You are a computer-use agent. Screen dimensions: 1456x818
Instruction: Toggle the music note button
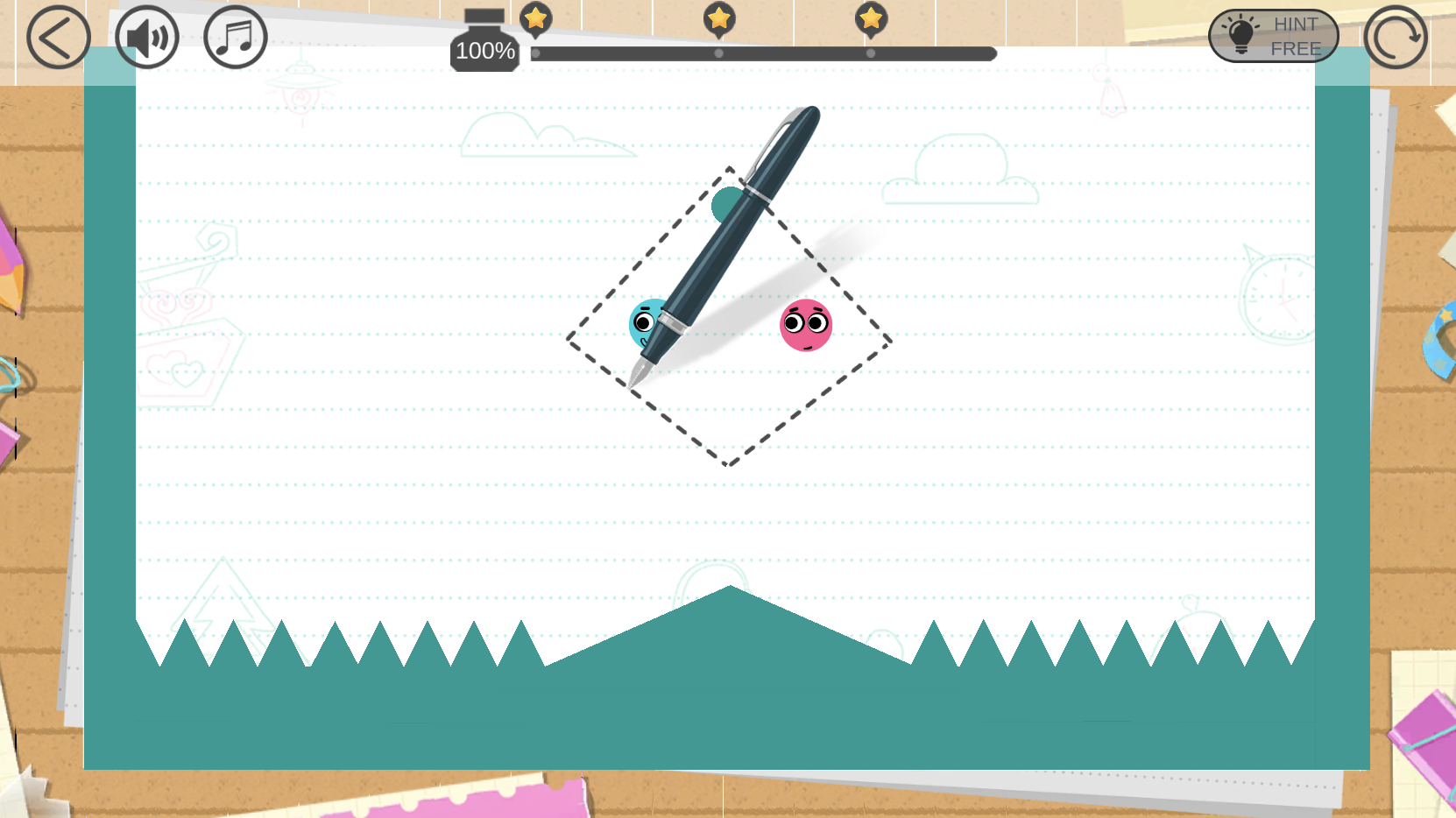point(236,38)
